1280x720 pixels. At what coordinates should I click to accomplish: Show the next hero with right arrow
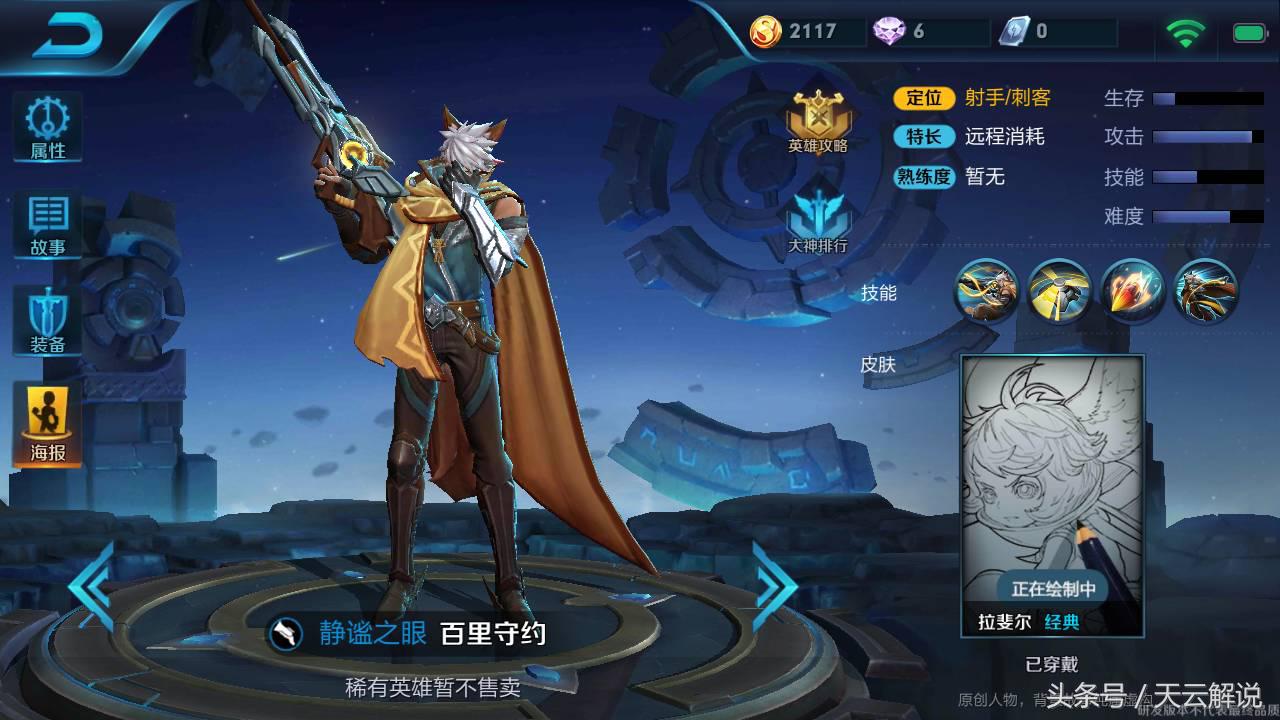[x=773, y=586]
